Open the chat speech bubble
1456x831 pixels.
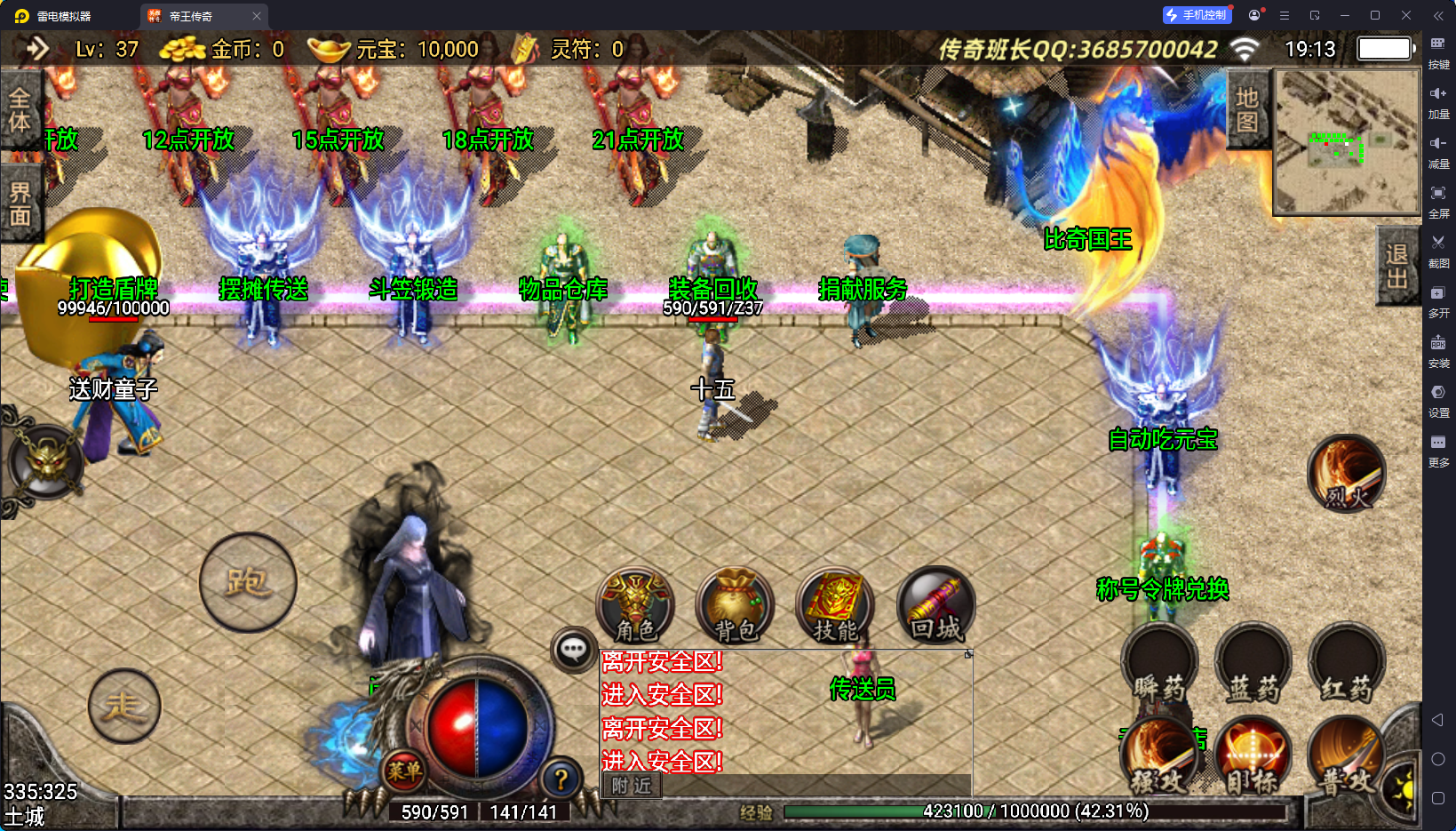click(x=573, y=650)
